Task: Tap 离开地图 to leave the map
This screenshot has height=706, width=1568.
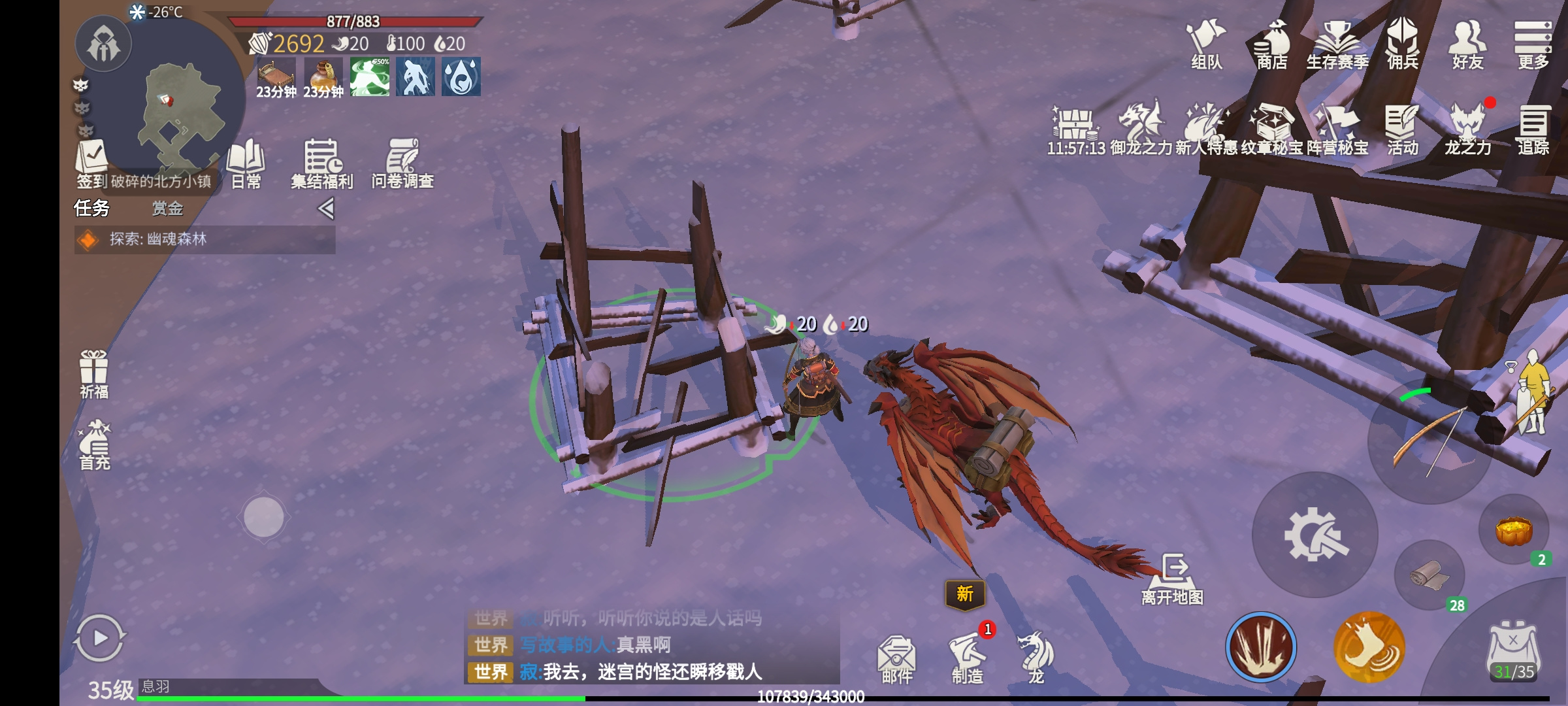Action: pyautogui.click(x=1173, y=579)
